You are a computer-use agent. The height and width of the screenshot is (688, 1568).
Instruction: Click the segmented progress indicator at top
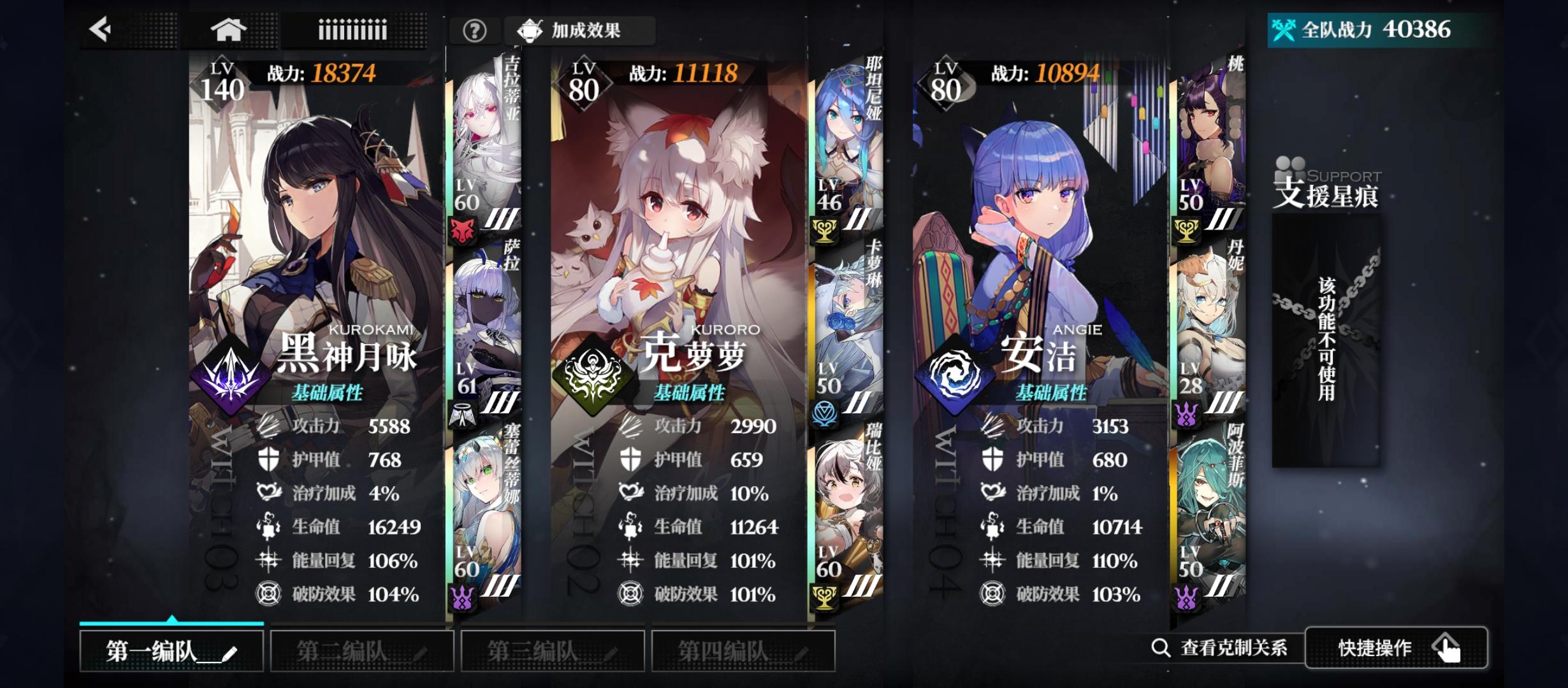pyautogui.click(x=352, y=30)
